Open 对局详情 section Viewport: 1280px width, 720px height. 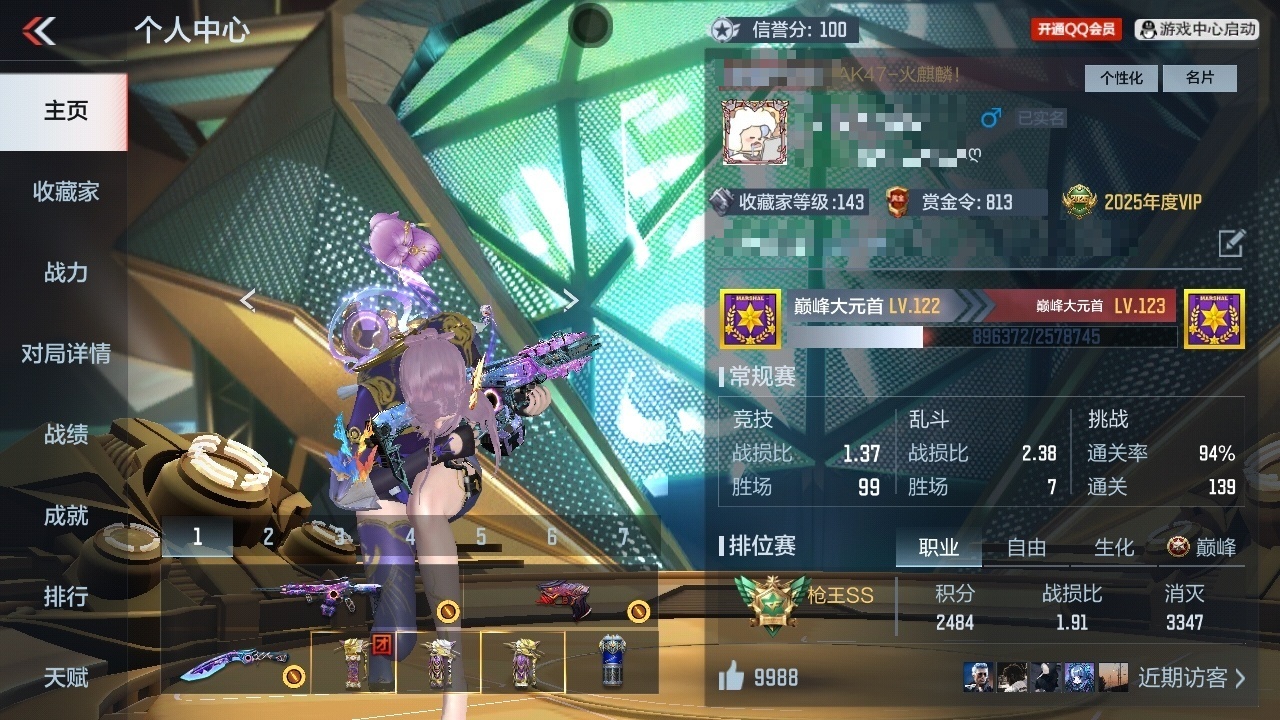65,353
